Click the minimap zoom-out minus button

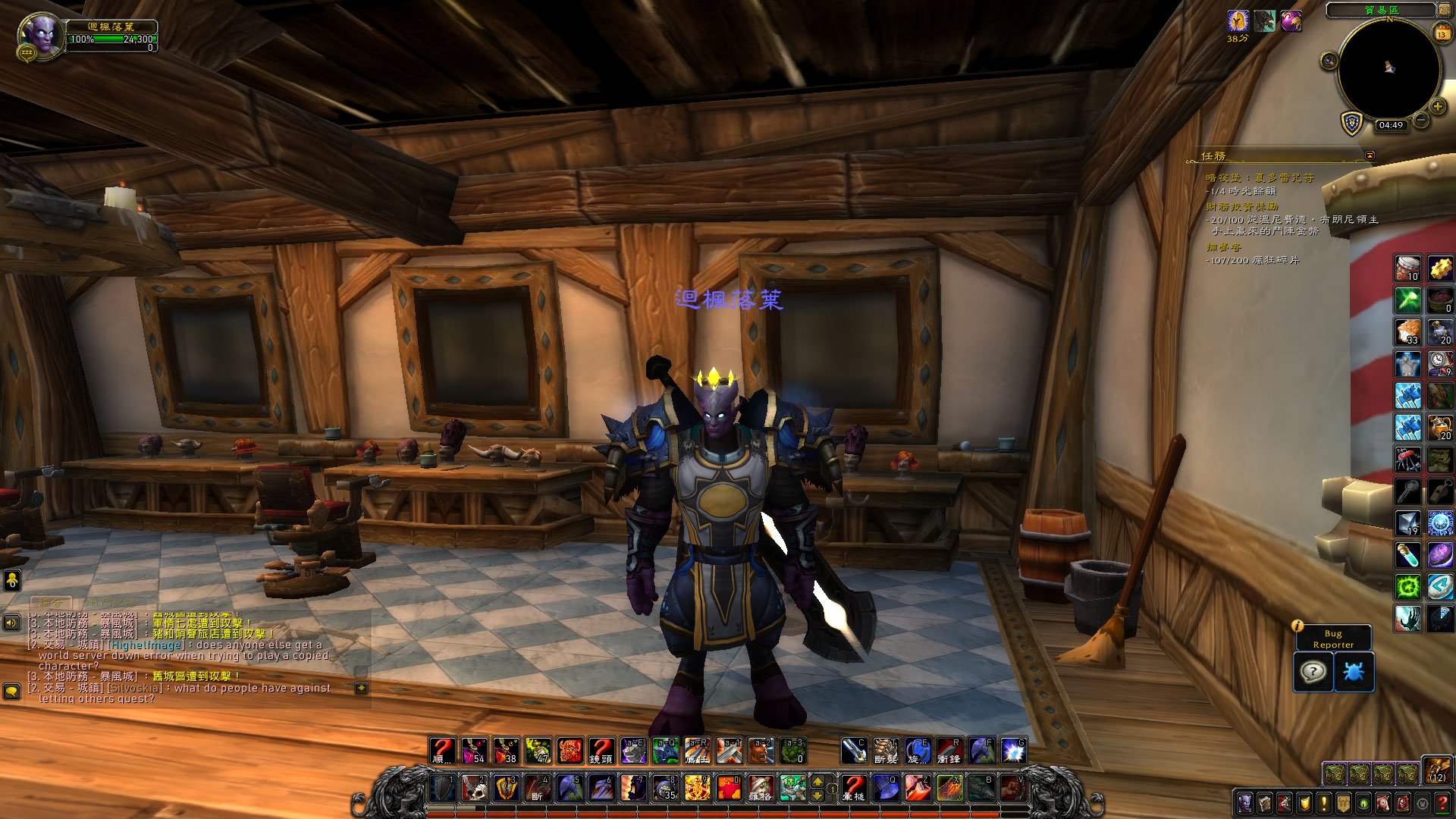point(1420,120)
